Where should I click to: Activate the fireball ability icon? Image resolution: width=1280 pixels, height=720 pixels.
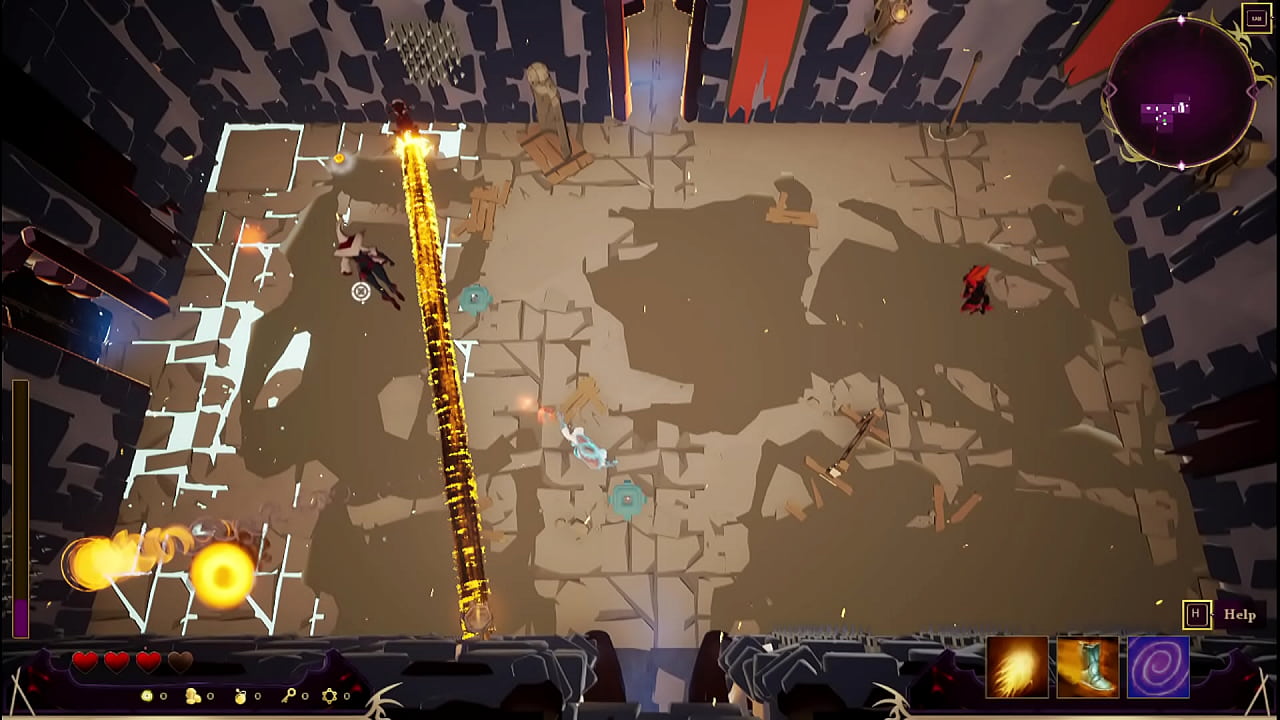[1017, 667]
